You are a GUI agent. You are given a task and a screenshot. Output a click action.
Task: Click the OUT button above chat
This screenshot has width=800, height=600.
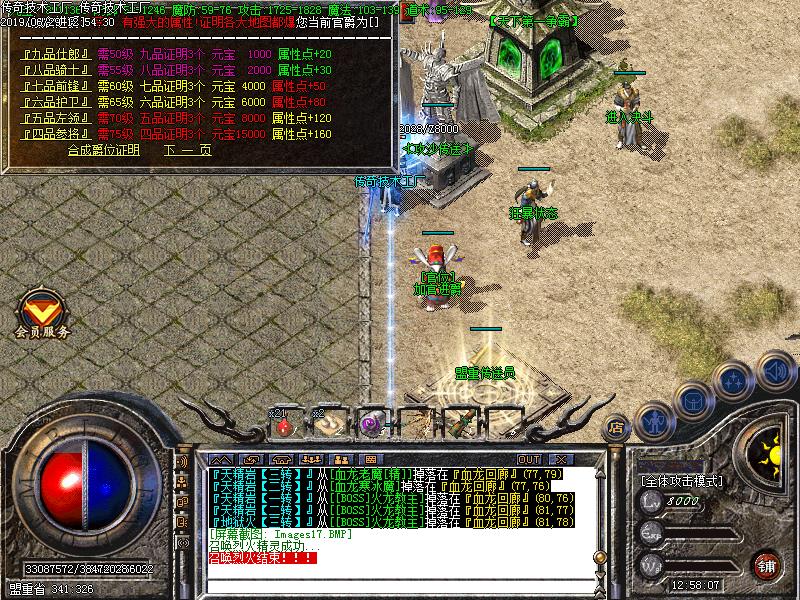528,459
